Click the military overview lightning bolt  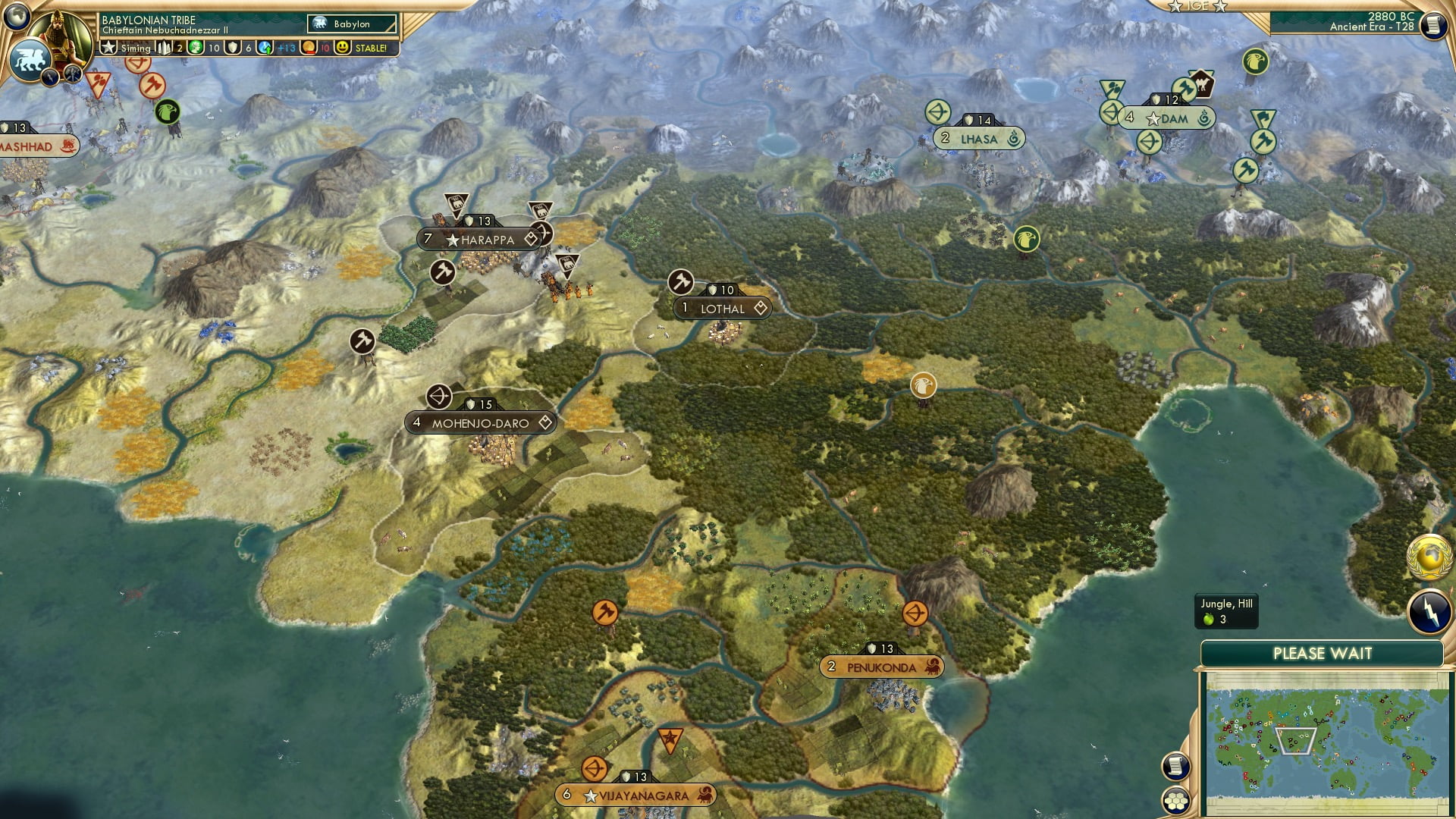(x=1429, y=608)
